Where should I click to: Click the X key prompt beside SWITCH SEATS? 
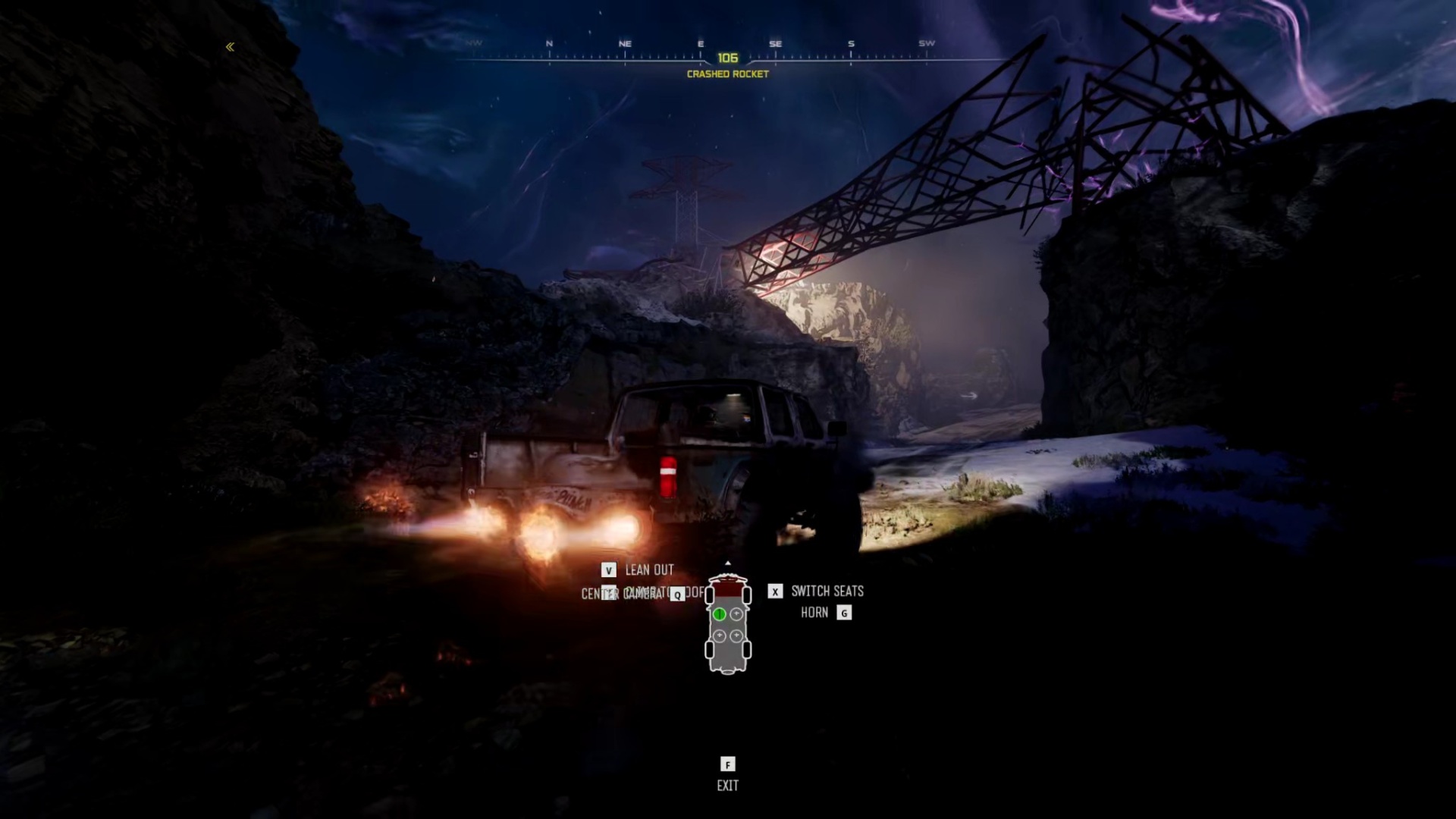775,591
